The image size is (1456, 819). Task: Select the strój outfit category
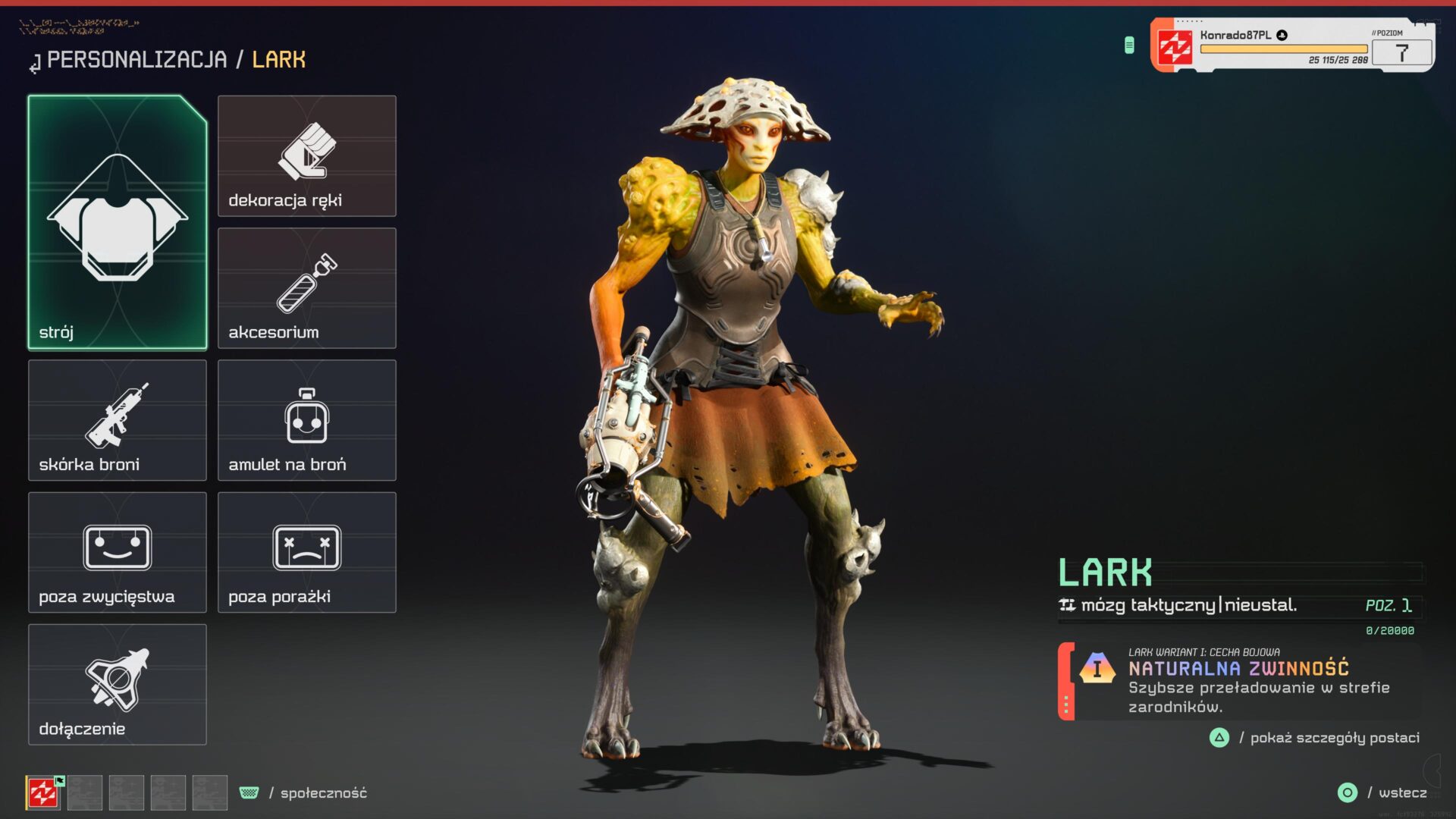pyautogui.click(x=118, y=222)
